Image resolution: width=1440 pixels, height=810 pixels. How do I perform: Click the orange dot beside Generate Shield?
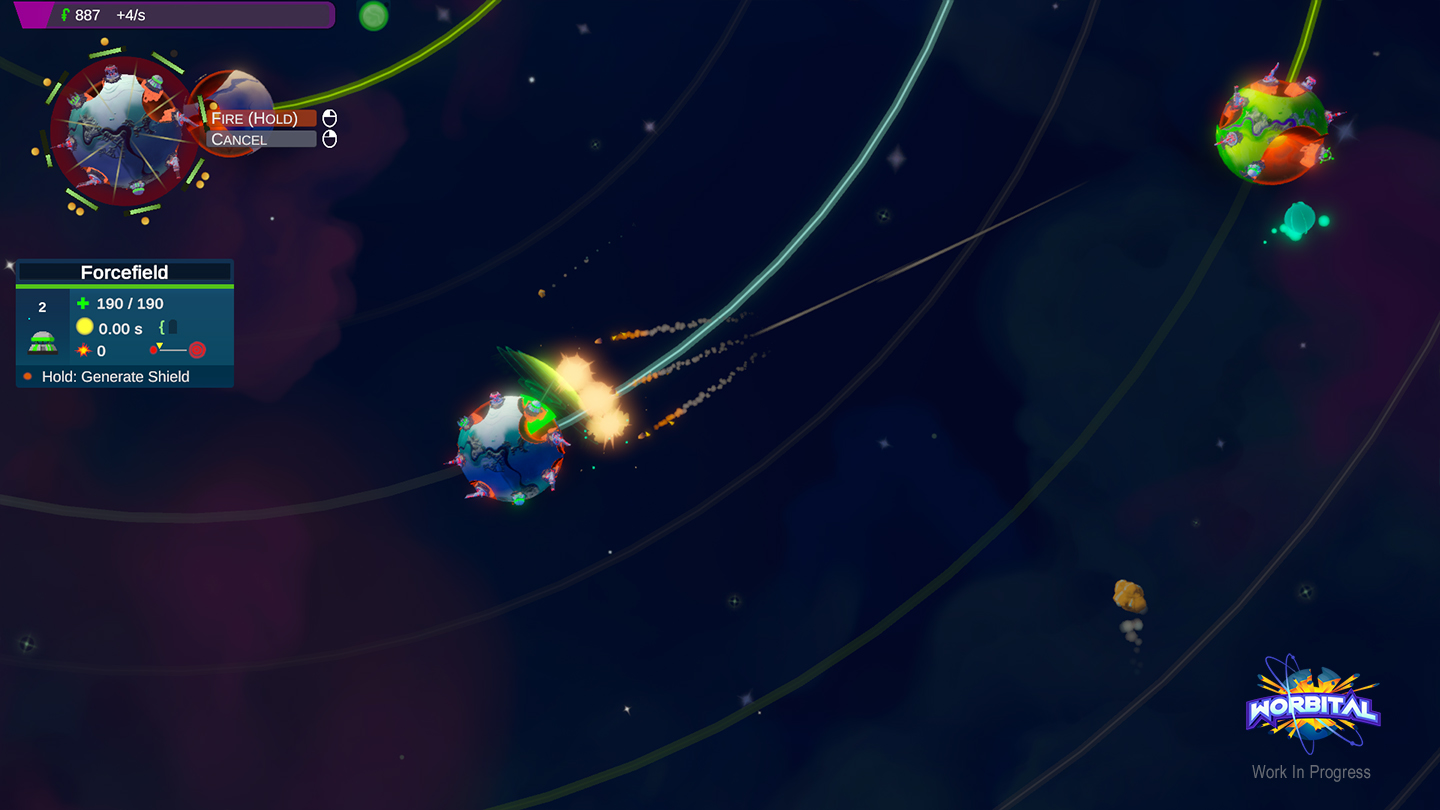(x=26, y=375)
